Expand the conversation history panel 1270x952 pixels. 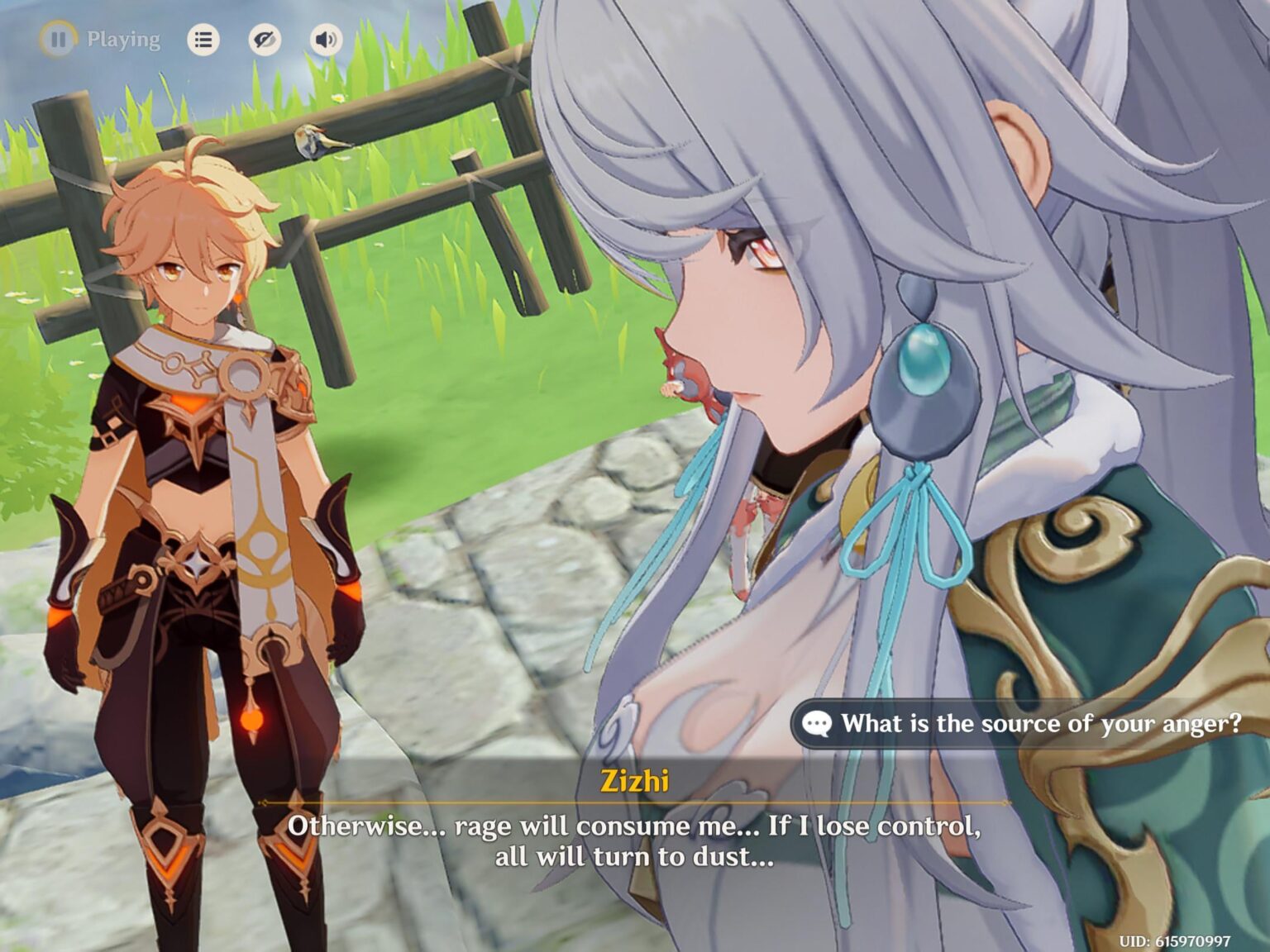pyautogui.click(x=205, y=38)
